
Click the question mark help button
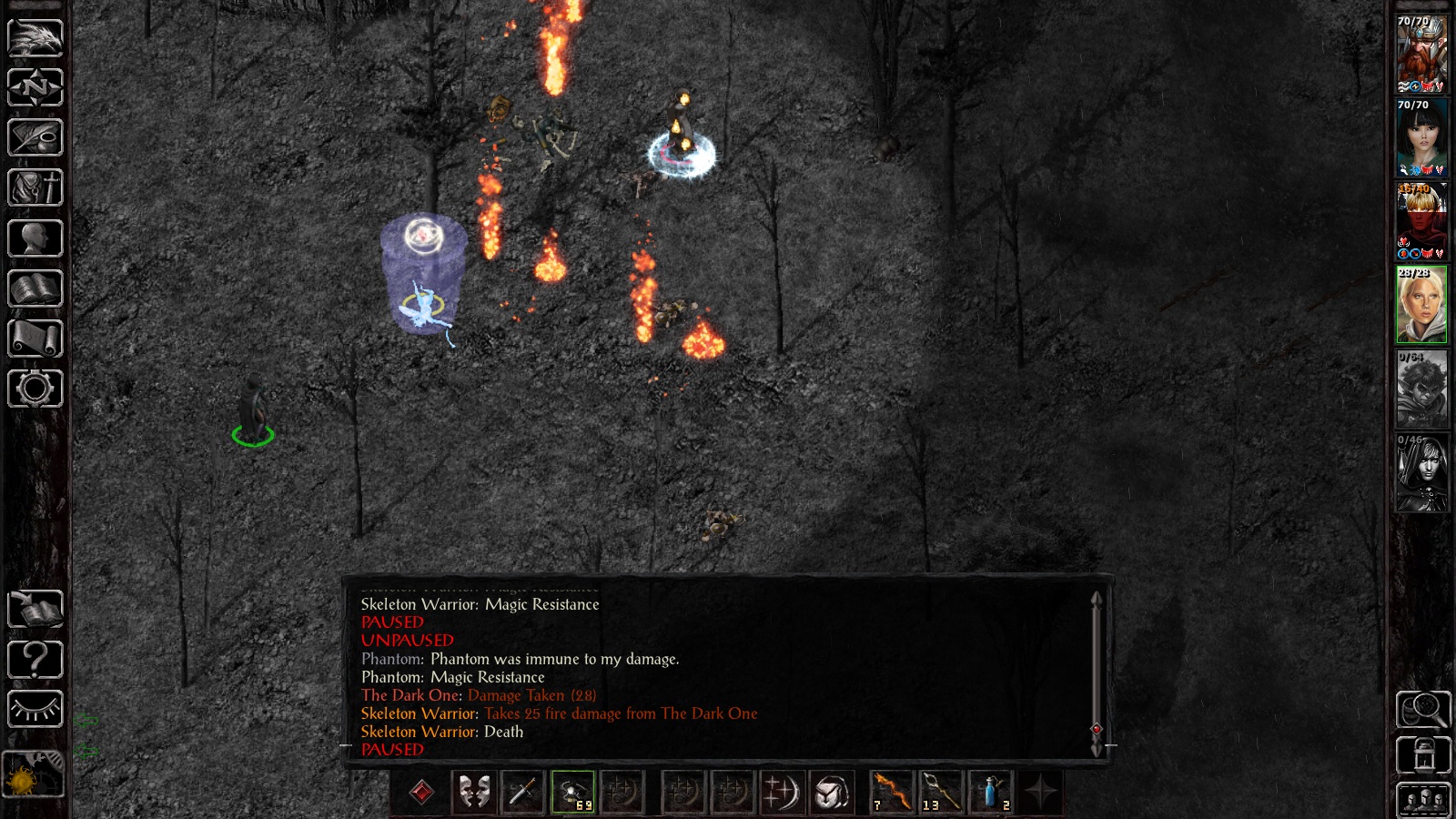click(35, 659)
